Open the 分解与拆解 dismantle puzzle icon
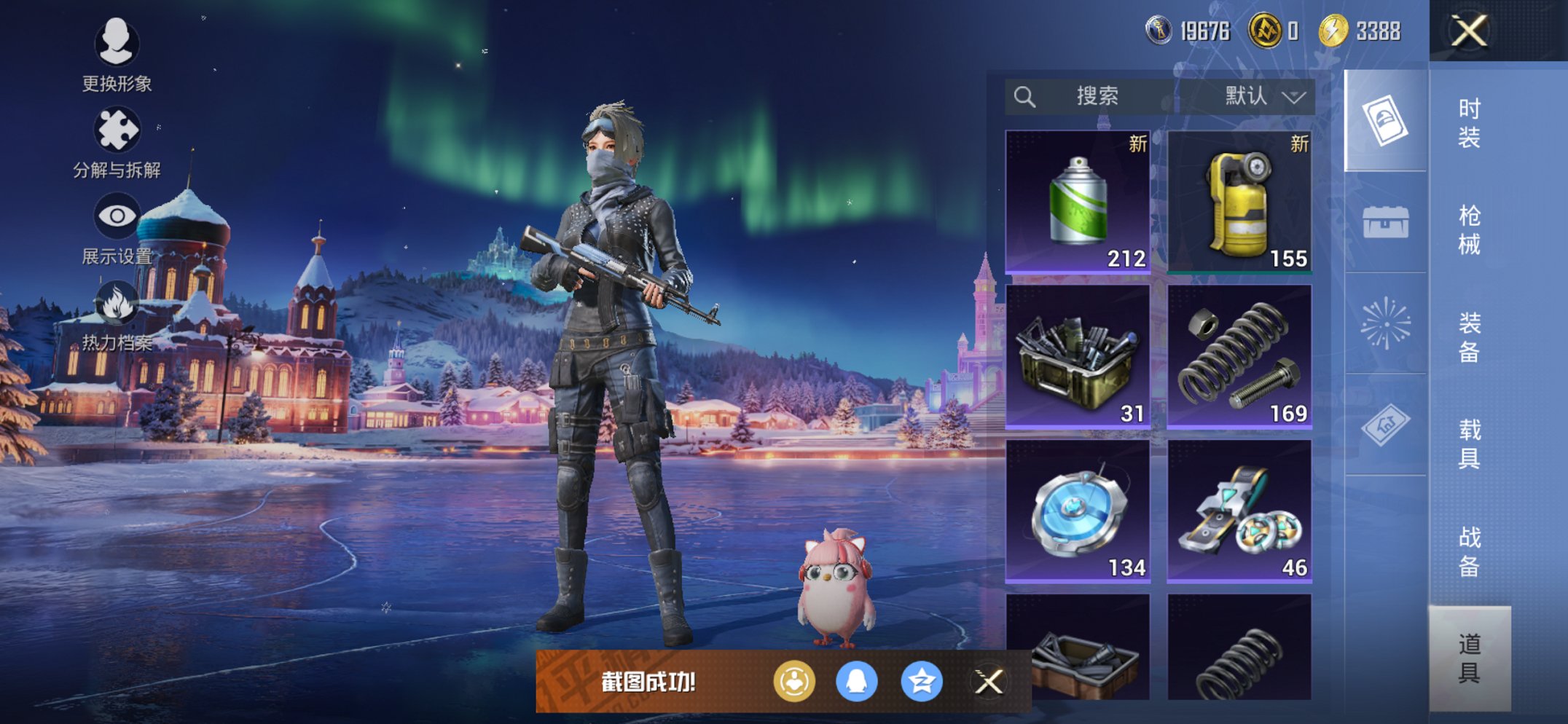The width and height of the screenshot is (1568, 724). pos(117,130)
